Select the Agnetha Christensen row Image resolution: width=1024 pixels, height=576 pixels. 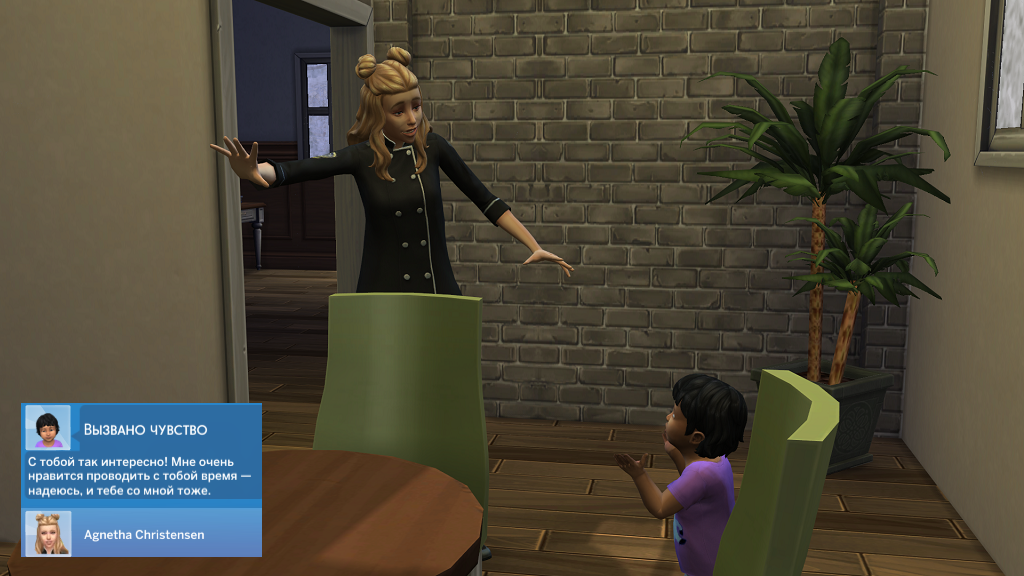pos(143,534)
